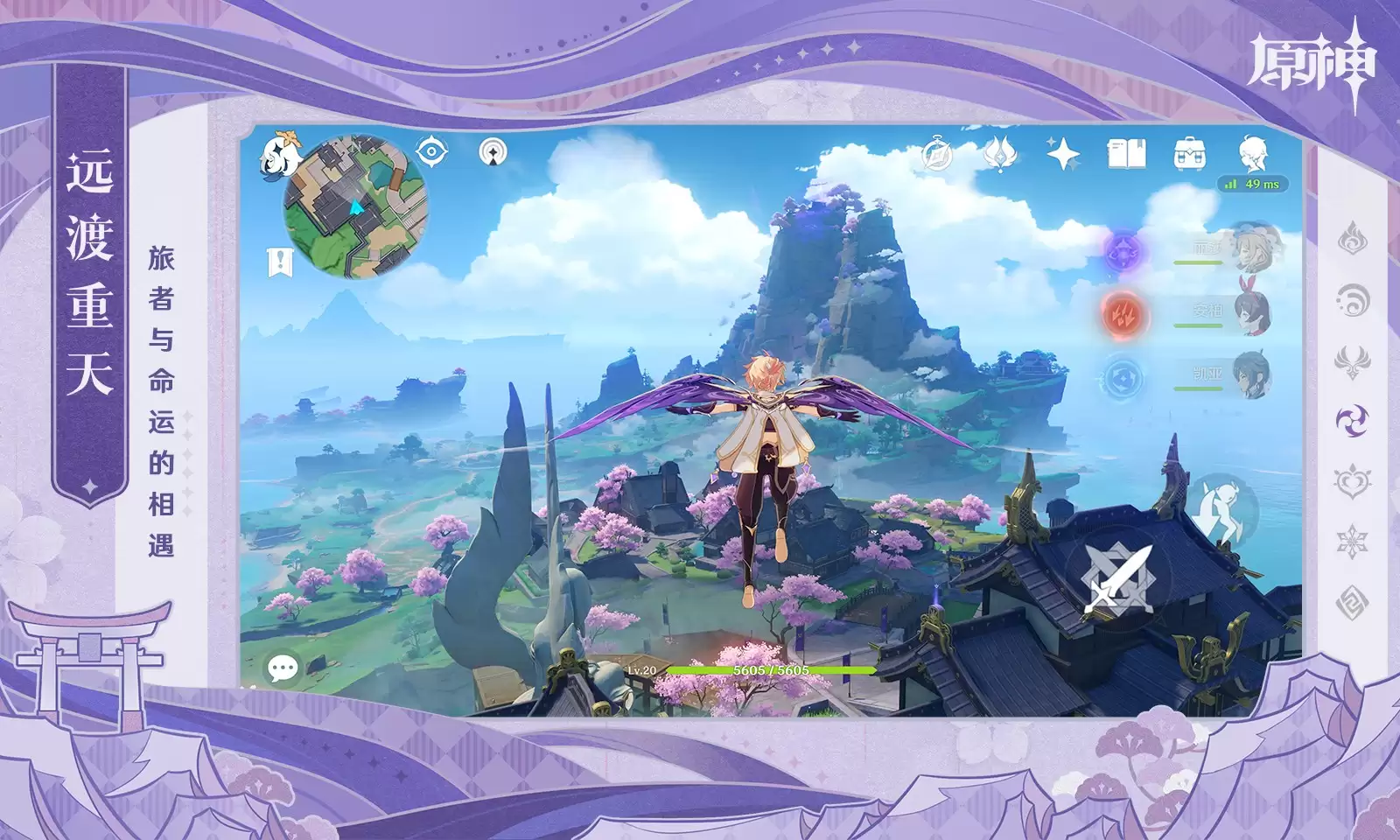Screen dimensions: 1400x840
Task: Open the events compass icon
Action: tap(938, 155)
